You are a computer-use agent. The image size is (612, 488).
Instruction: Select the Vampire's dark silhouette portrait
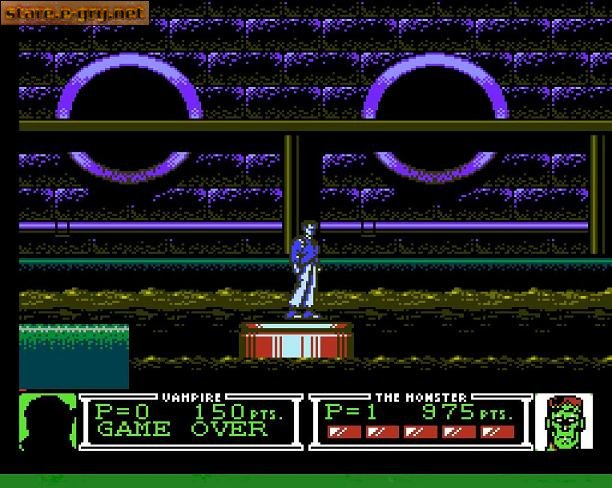[x=46, y=420]
